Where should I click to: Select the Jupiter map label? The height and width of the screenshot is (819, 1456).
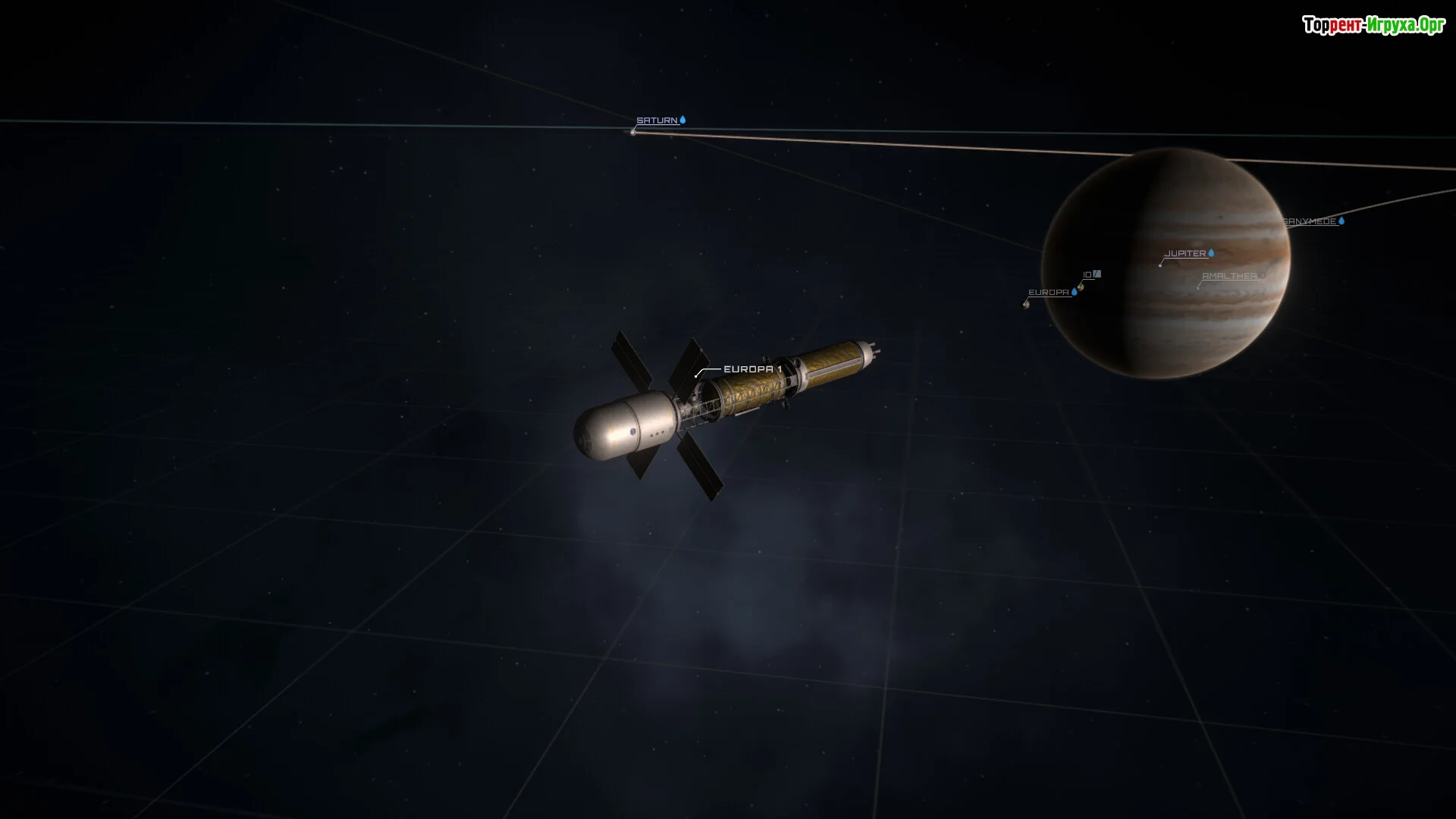(x=1185, y=254)
